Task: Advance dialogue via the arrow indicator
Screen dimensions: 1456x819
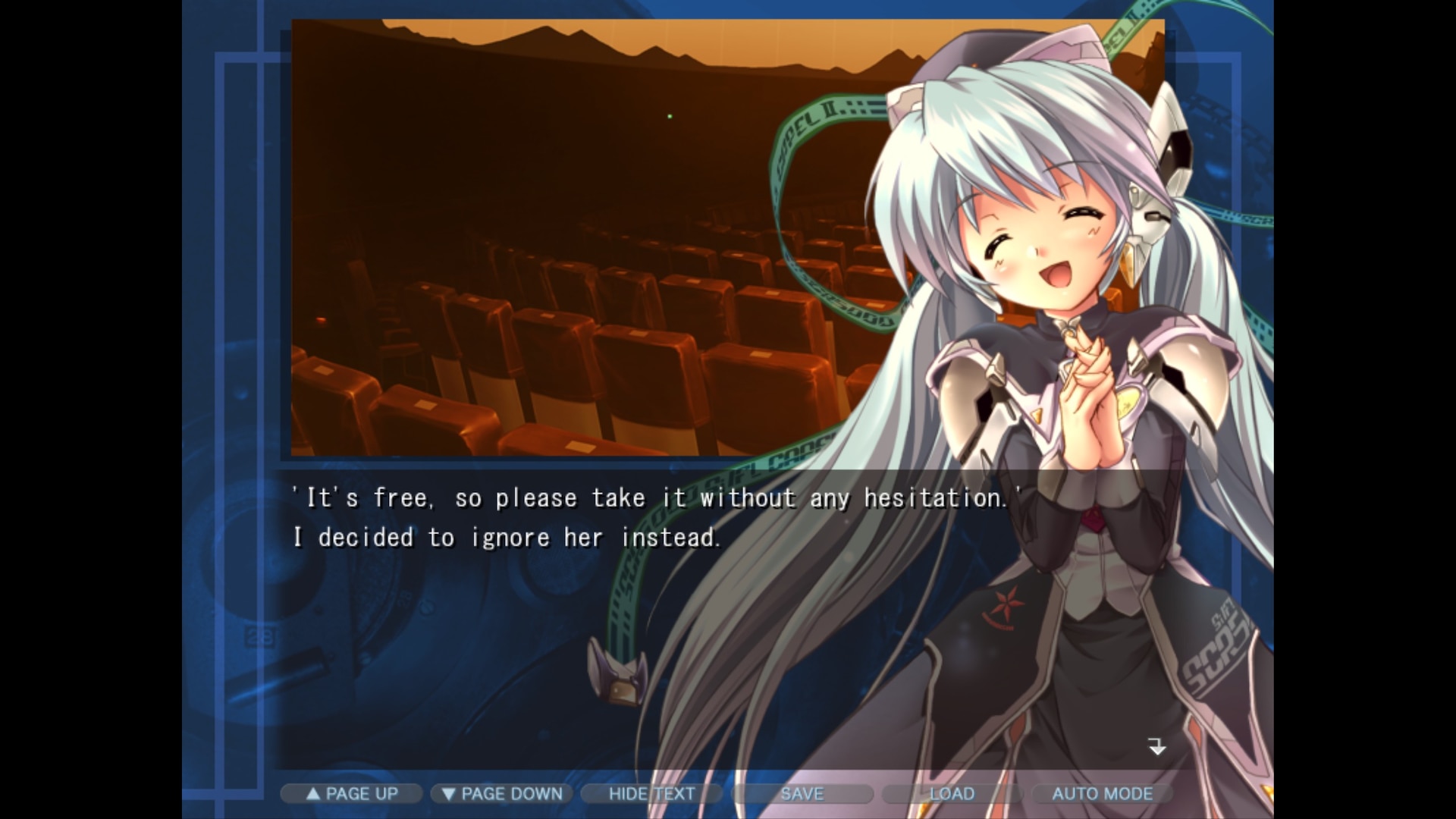Action: tap(1156, 747)
